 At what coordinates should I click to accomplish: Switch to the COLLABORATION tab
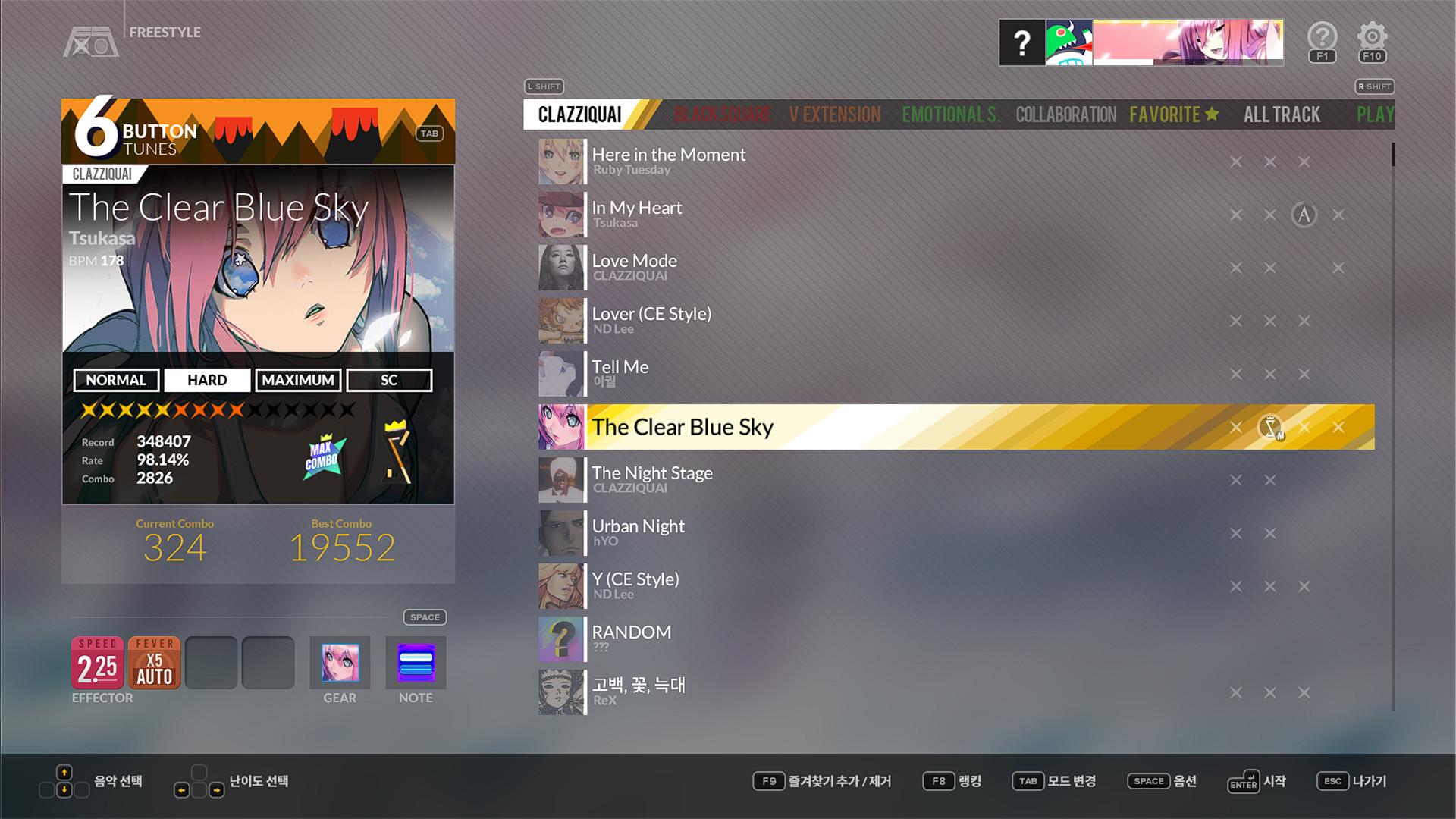coord(1066,115)
